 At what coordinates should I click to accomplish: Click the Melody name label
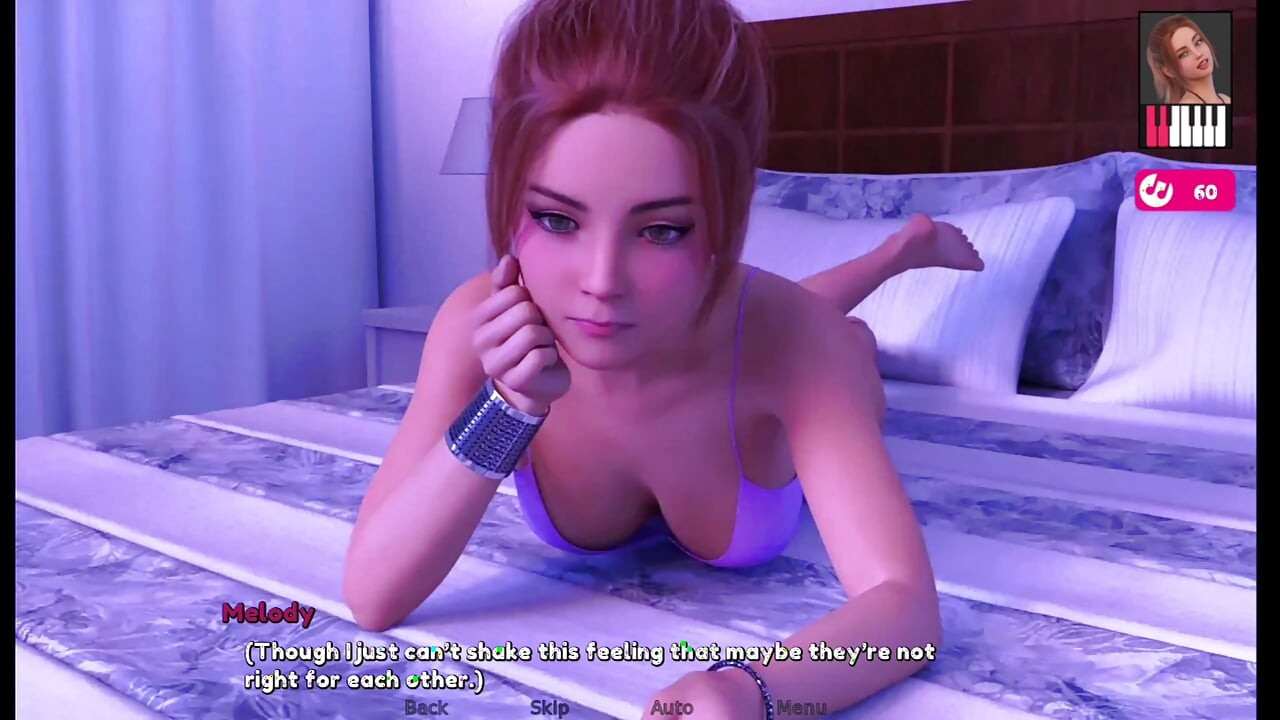pyautogui.click(x=269, y=614)
